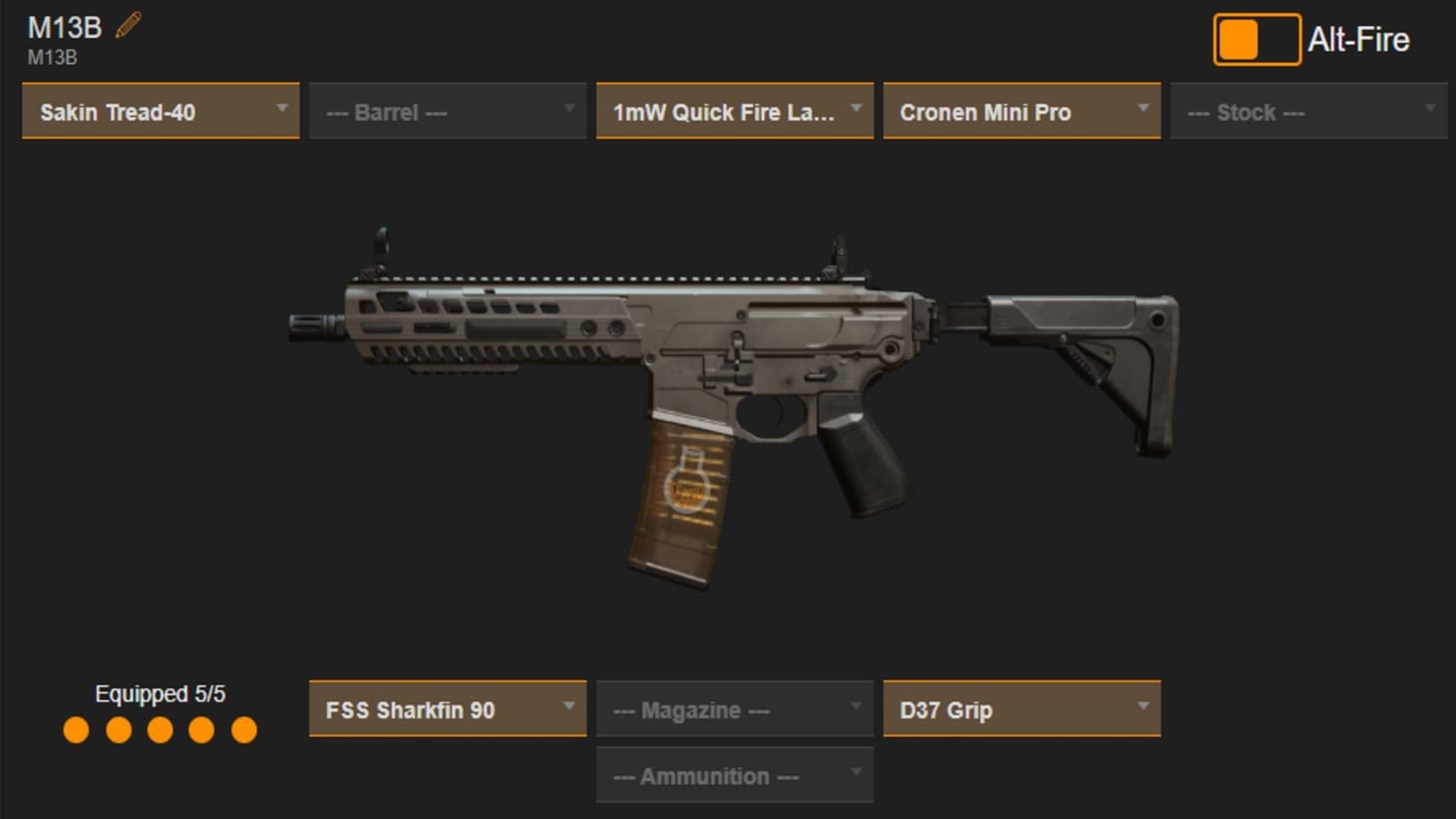Open the Barrel attachment dropdown

[x=447, y=111]
